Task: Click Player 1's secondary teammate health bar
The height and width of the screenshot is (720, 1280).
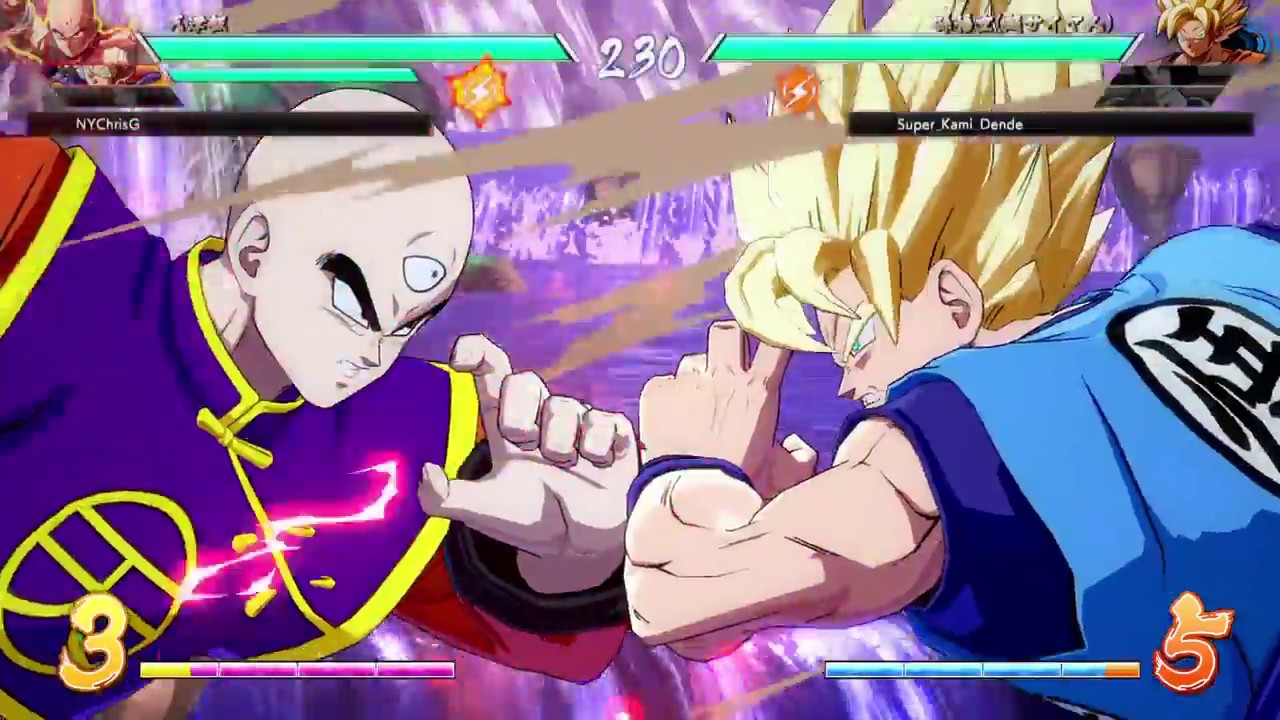Action: point(295,73)
